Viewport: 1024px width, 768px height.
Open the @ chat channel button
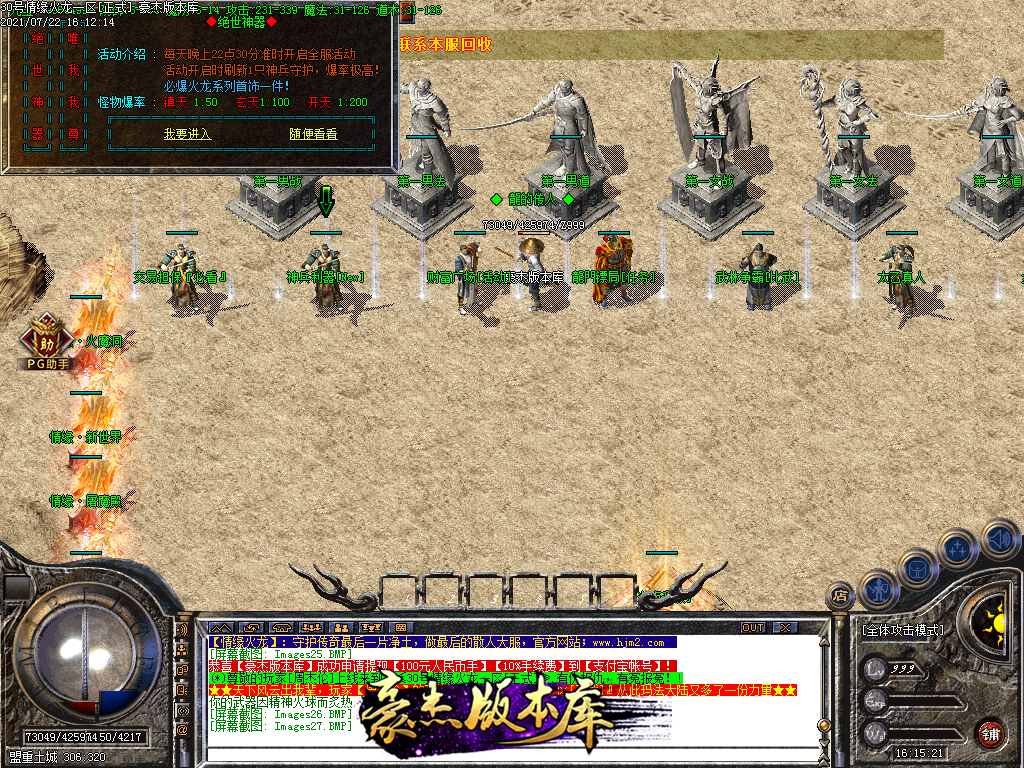182,730
